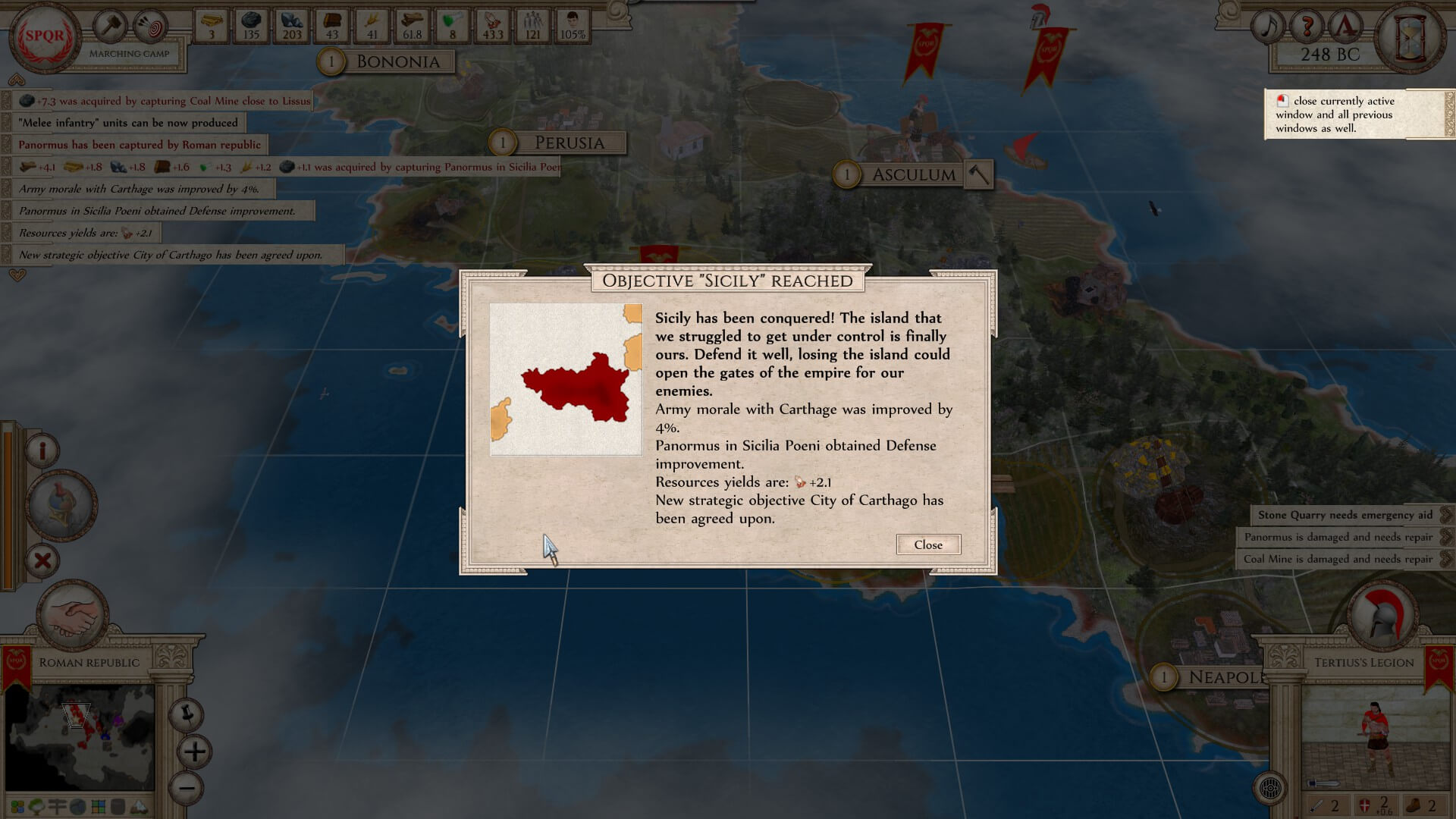Click on the minimap
This screenshot has height=819, width=1456.
pos(80,737)
